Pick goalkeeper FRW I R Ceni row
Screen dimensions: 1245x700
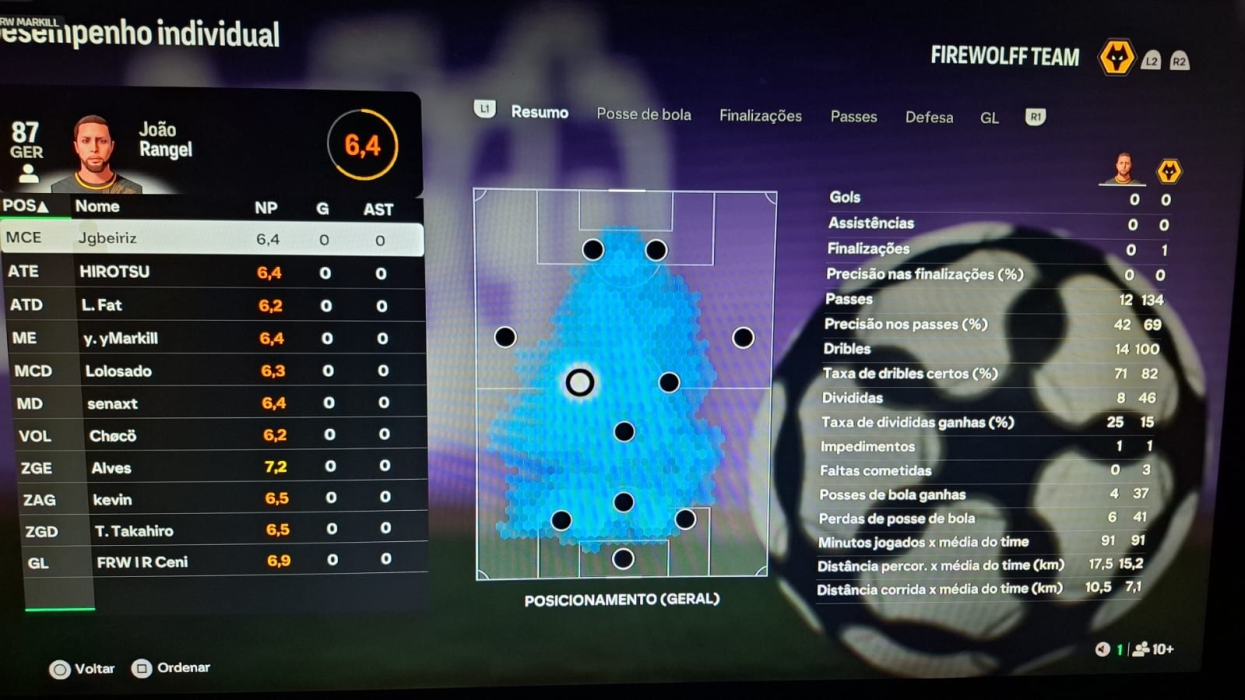coord(211,561)
